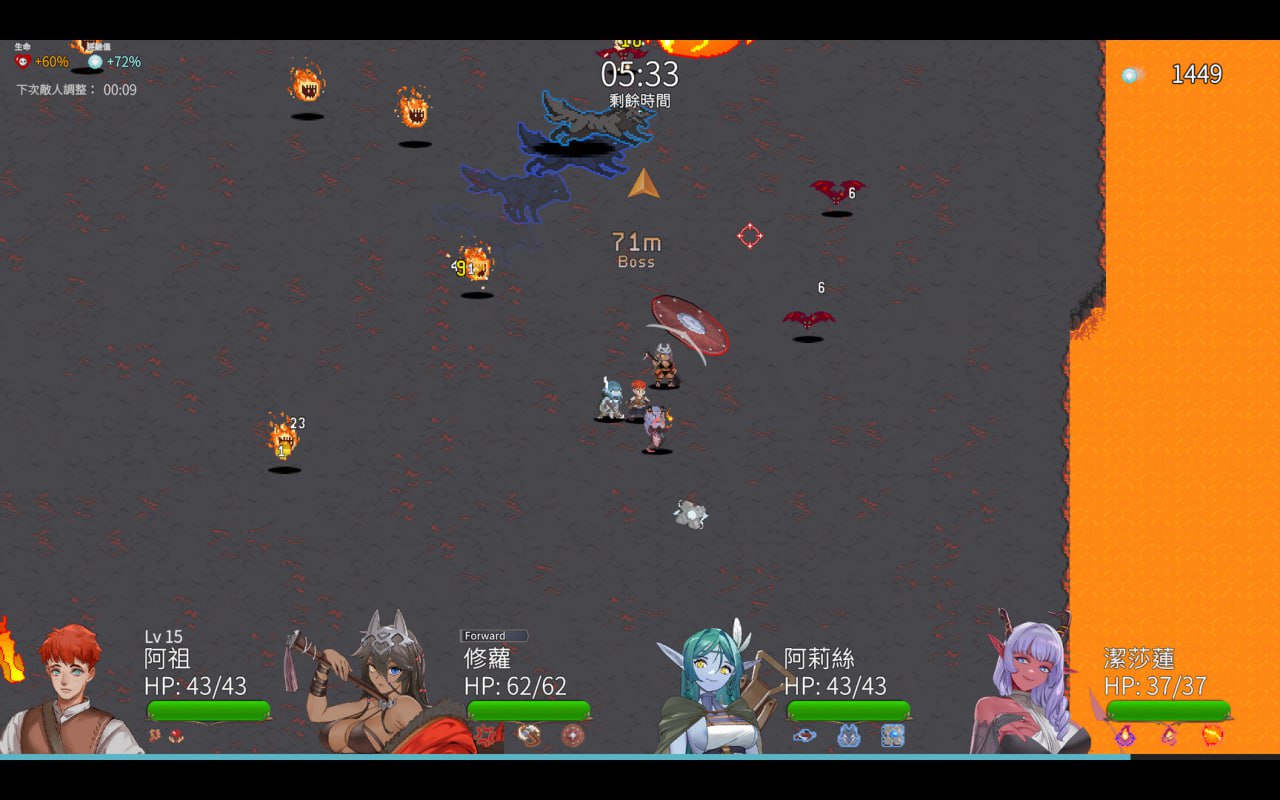Click the golden boss direction arrow
Screen dimensions: 1280x800
(645, 186)
